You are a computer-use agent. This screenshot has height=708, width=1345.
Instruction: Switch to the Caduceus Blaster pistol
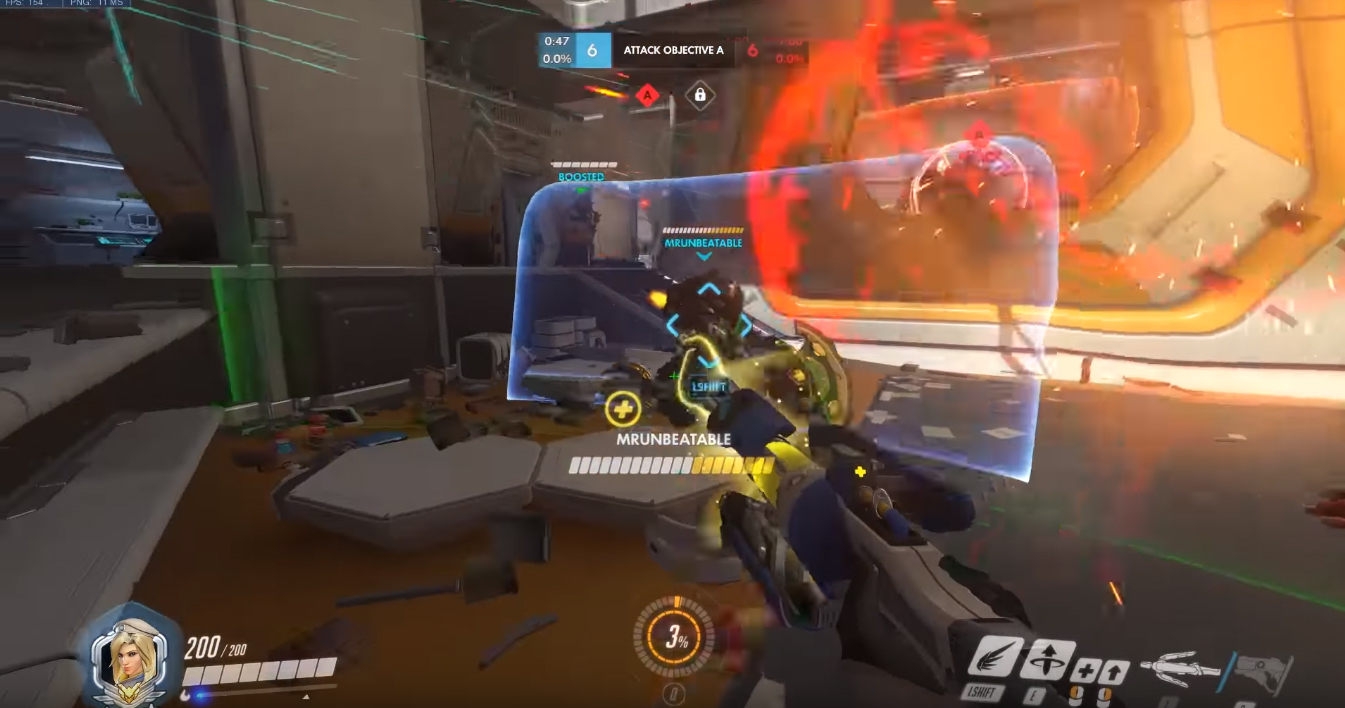coord(1262,672)
